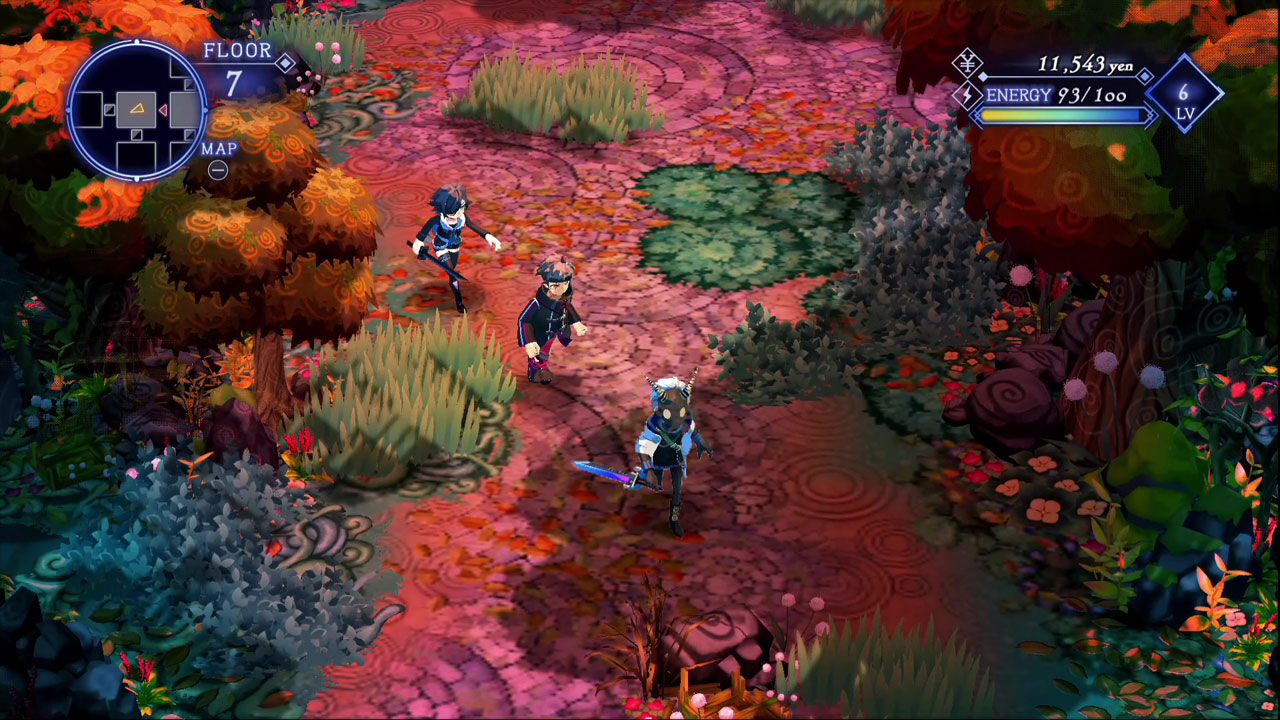Click the yen currency icon

tap(967, 63)
